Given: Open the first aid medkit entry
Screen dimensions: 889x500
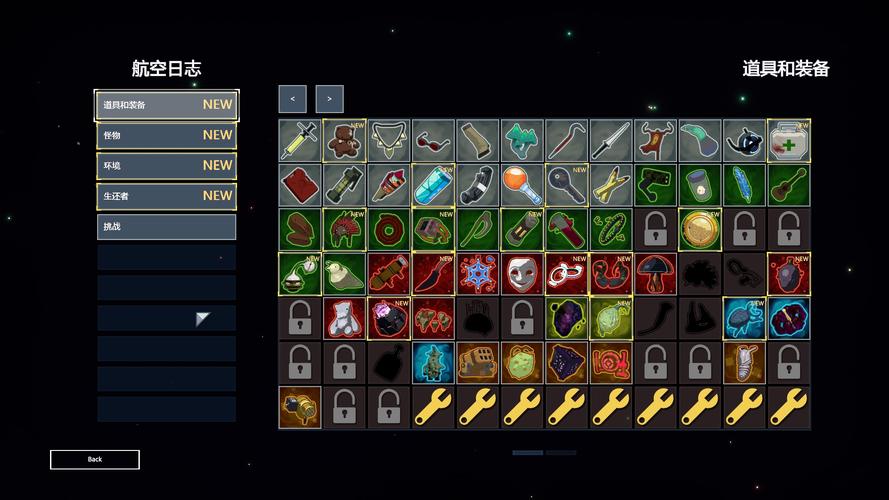Looking at the screenshot, I should [x=788, y=141].
